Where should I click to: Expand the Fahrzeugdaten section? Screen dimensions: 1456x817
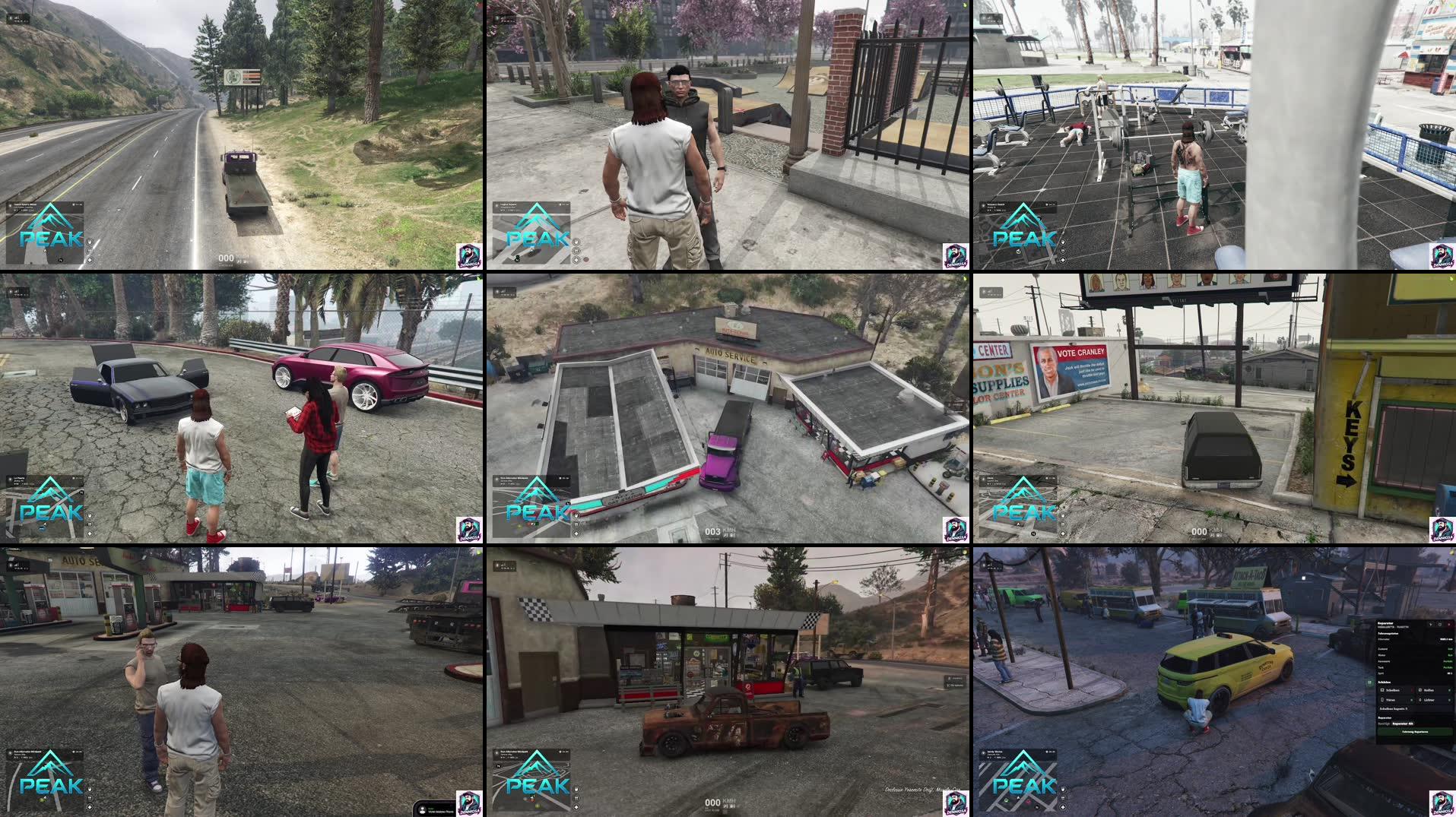pos(1388,633)
